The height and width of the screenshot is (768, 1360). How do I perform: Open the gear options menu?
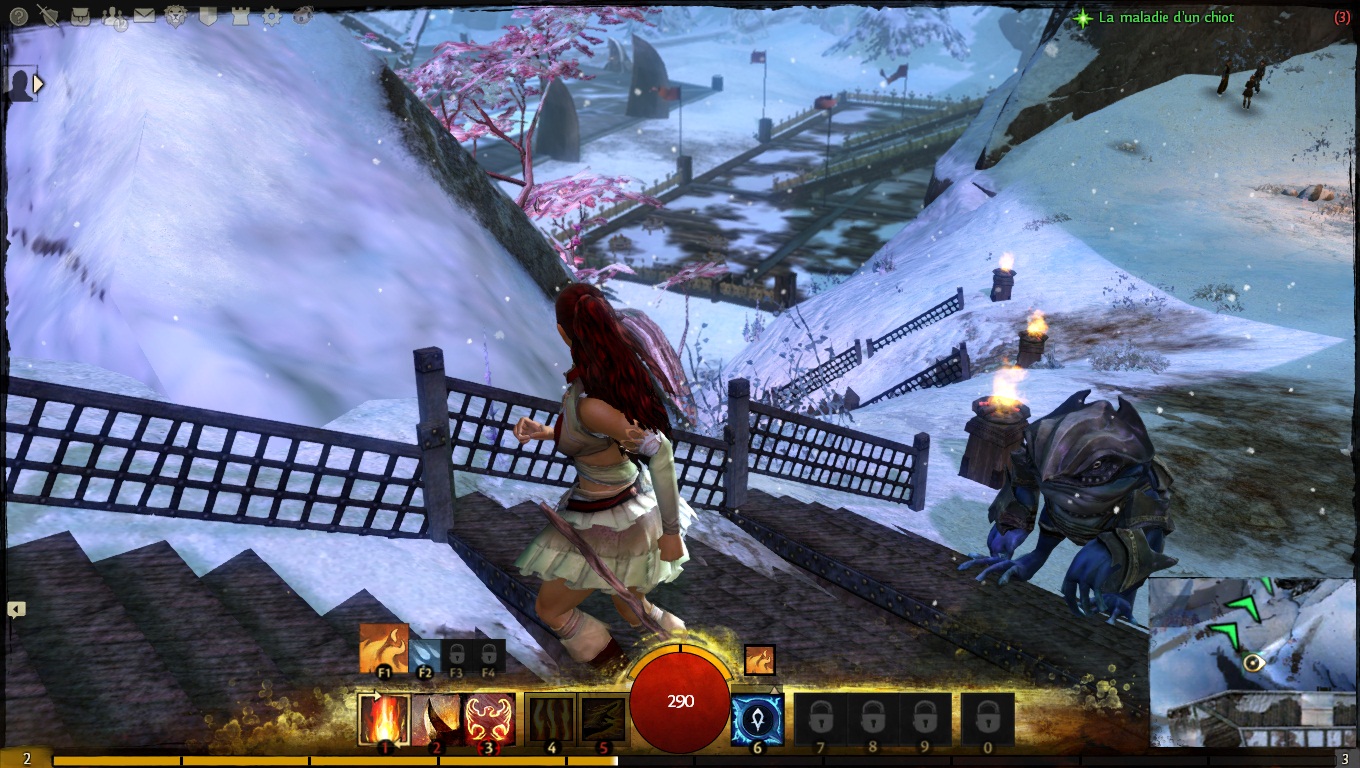click(x=271, y=16)
